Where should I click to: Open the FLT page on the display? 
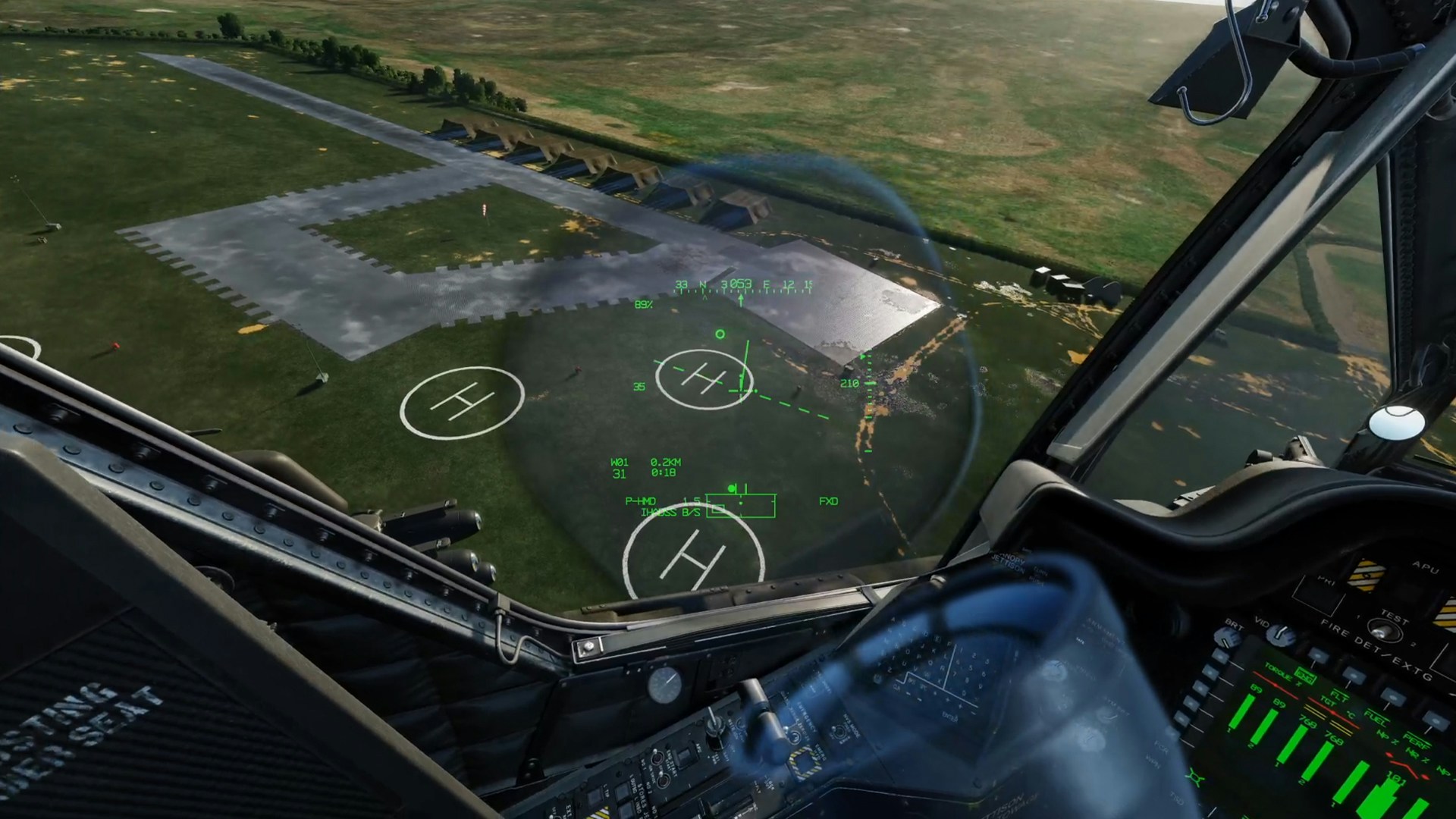pyautogui.click(x=1354, y=674)
